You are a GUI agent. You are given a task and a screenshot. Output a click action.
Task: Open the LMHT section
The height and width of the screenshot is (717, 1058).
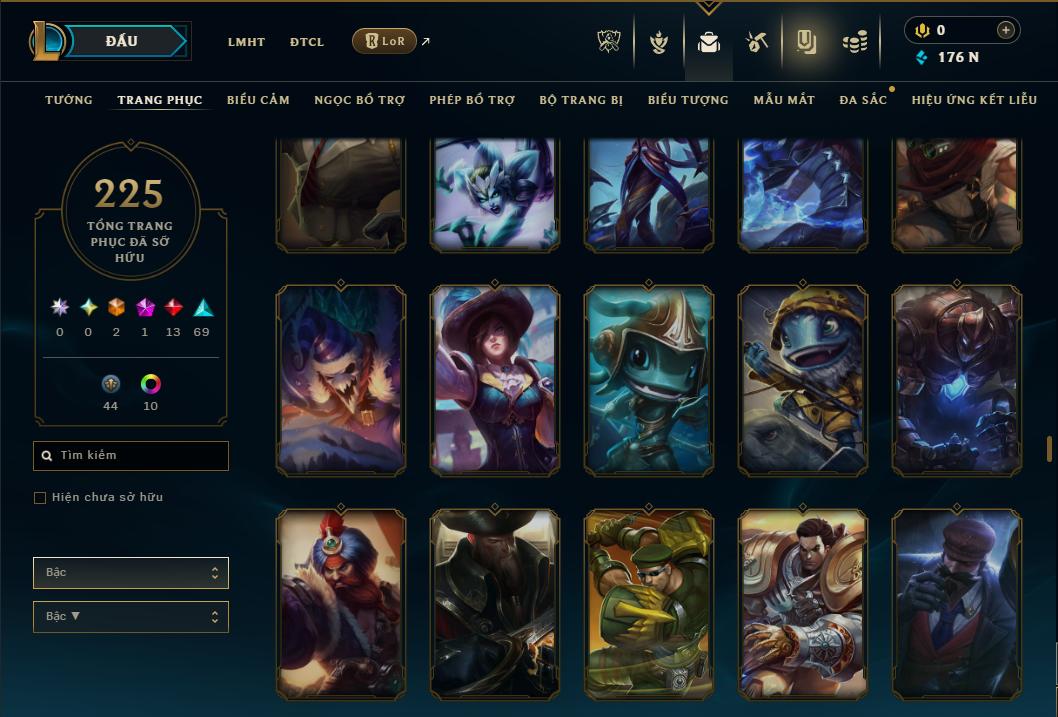click(246, 42)
